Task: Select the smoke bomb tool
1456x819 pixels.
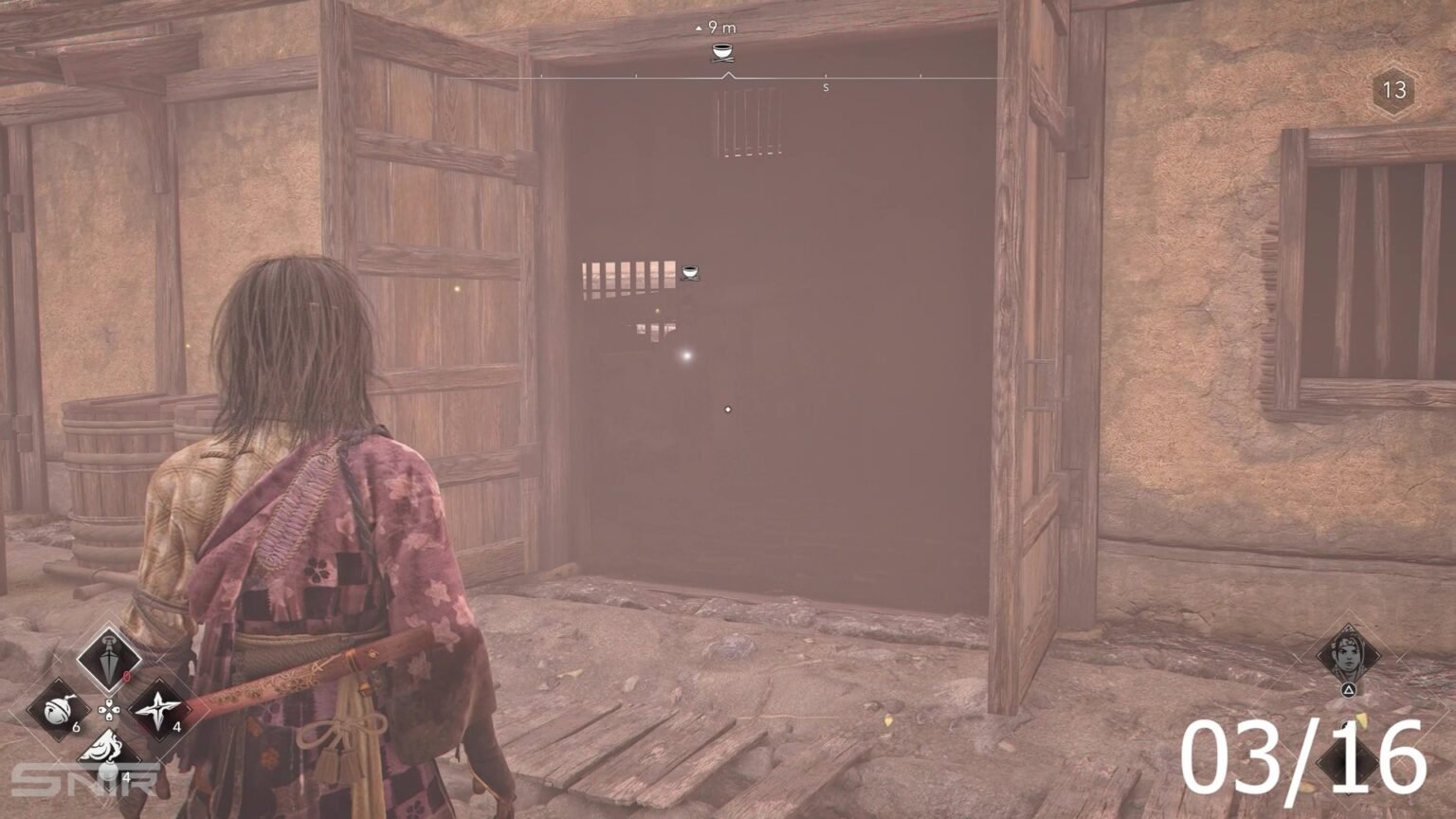Action: tap(108, 752)
